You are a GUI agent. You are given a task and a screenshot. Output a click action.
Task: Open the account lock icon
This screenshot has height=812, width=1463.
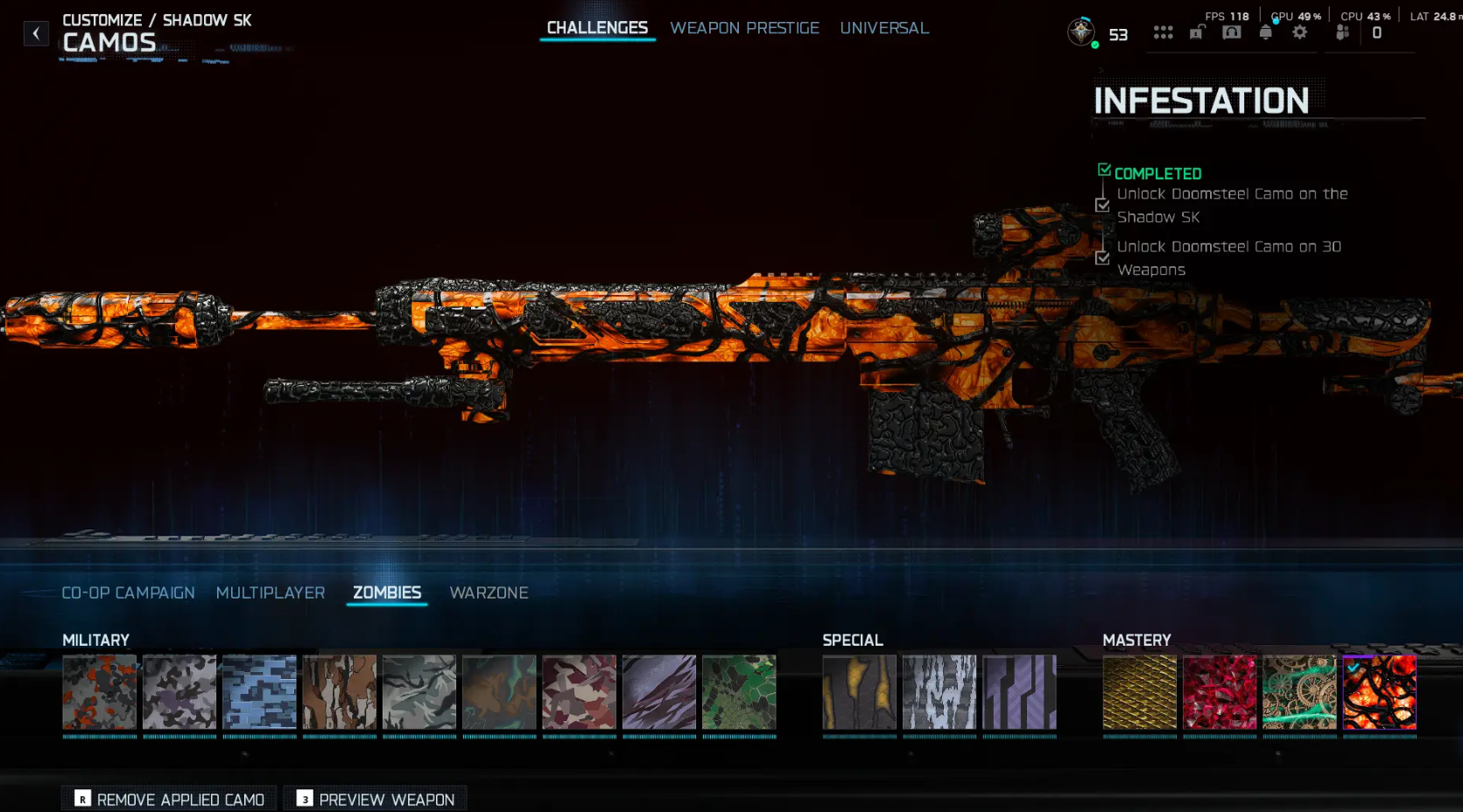pyautogui.click(x=1197, y=31)
